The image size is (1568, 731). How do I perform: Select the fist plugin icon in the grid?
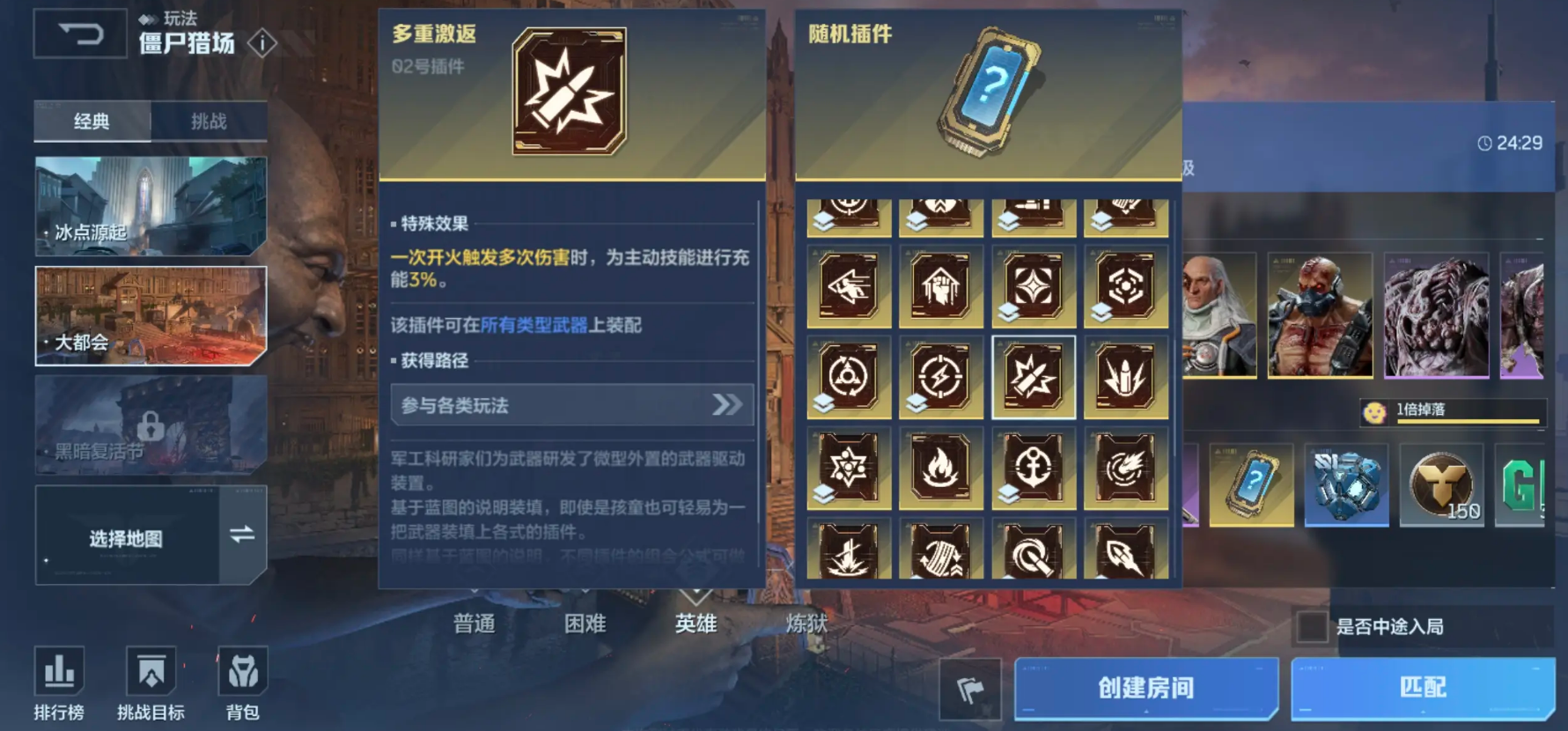pyautogui.click(x=941, y=285)
